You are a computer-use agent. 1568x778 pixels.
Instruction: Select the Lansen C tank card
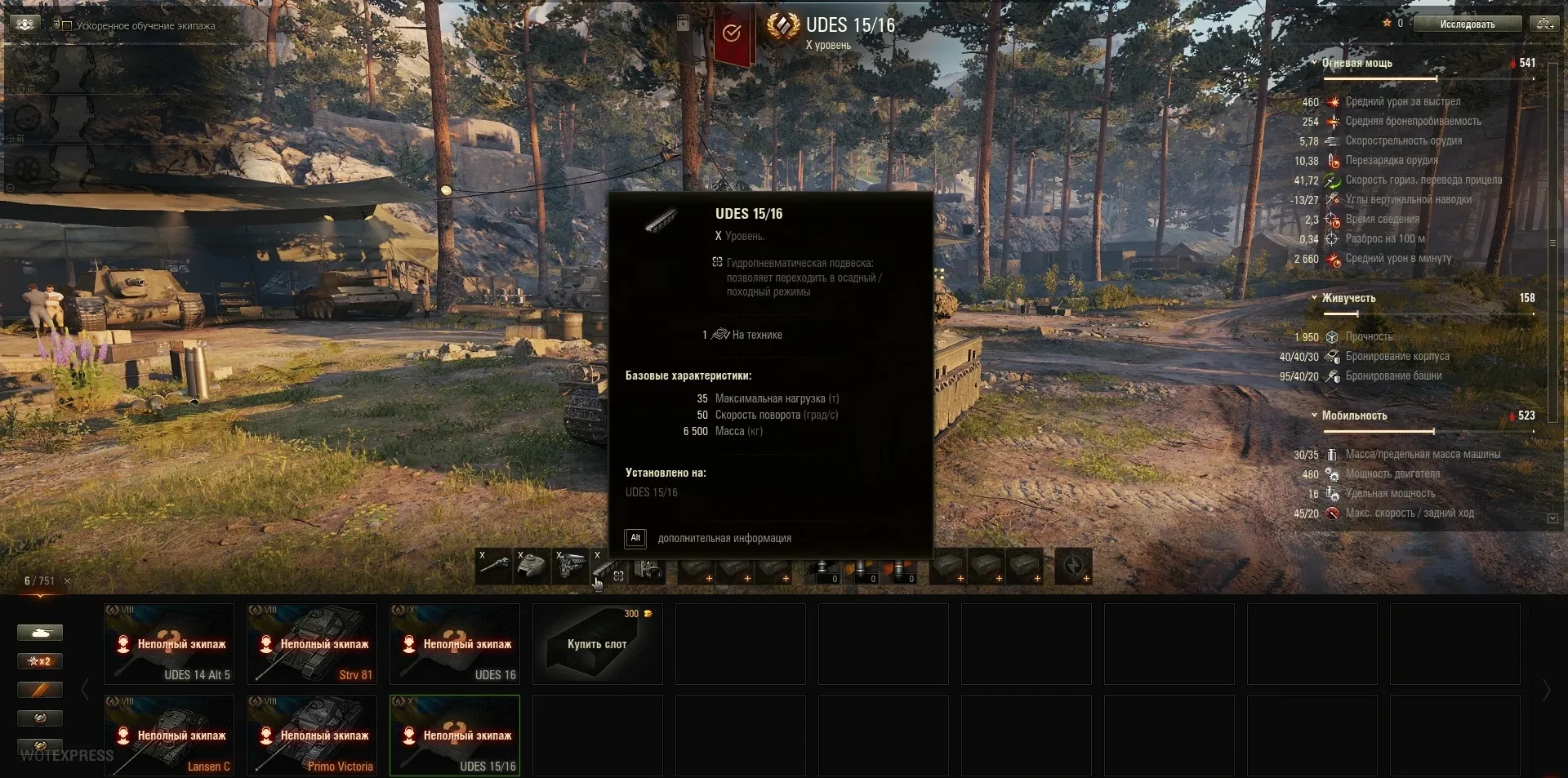(x=169, y=735)
